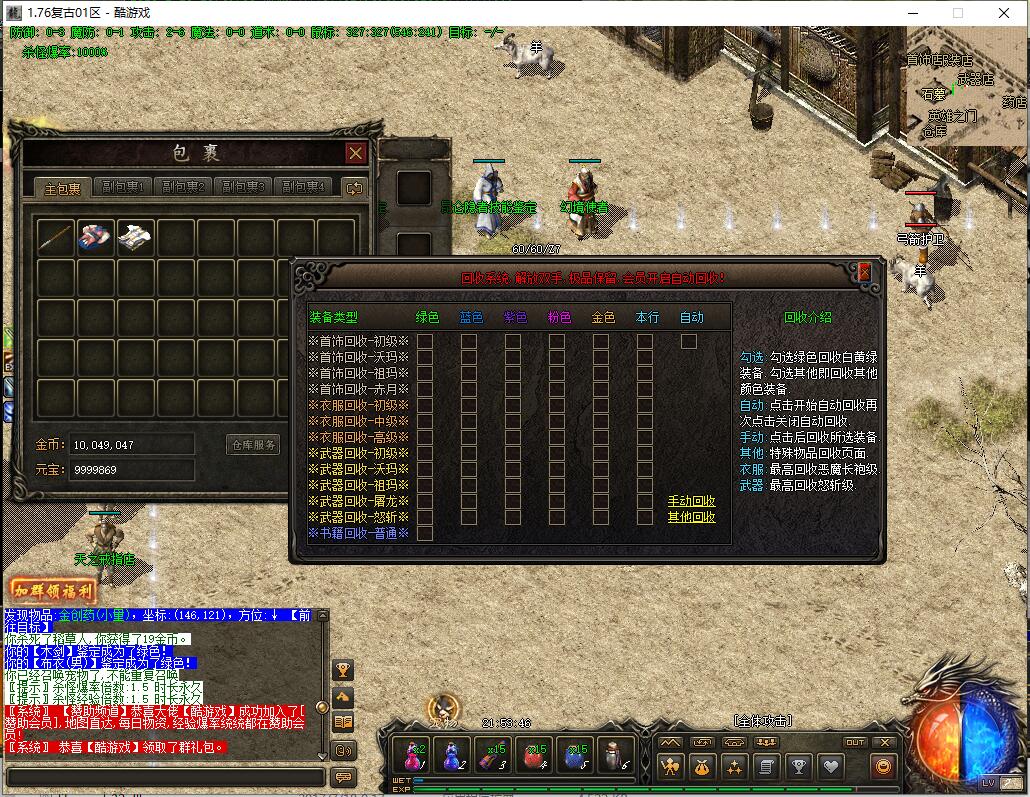Screen dimensions: 1030x797
Task: Maximize the game window
Action: 957,13
